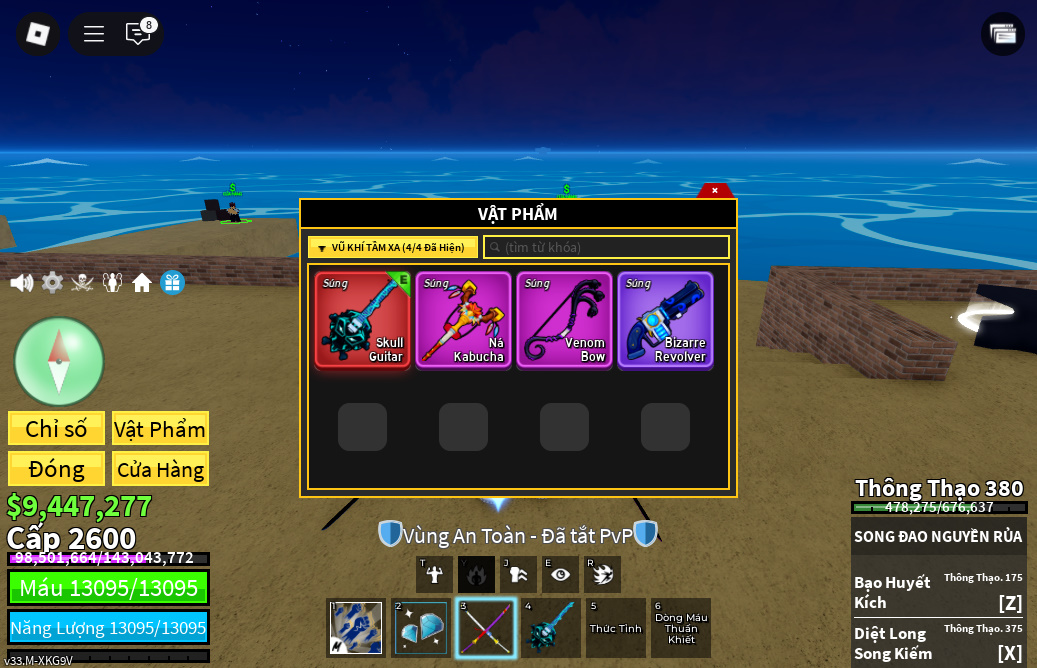The width and height of the screenshot is (1037, 668).
Task: Pick the Bizarre Revolver item
Action: tap(665, 320)
